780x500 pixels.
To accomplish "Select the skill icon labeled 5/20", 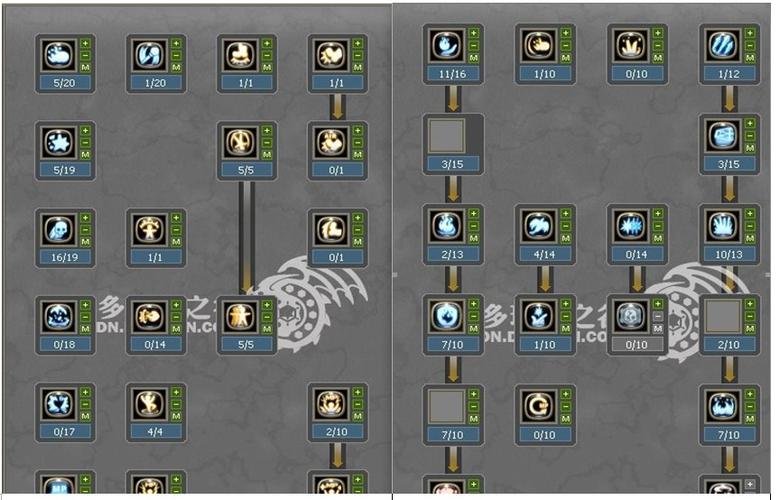I will coord(58,55).
